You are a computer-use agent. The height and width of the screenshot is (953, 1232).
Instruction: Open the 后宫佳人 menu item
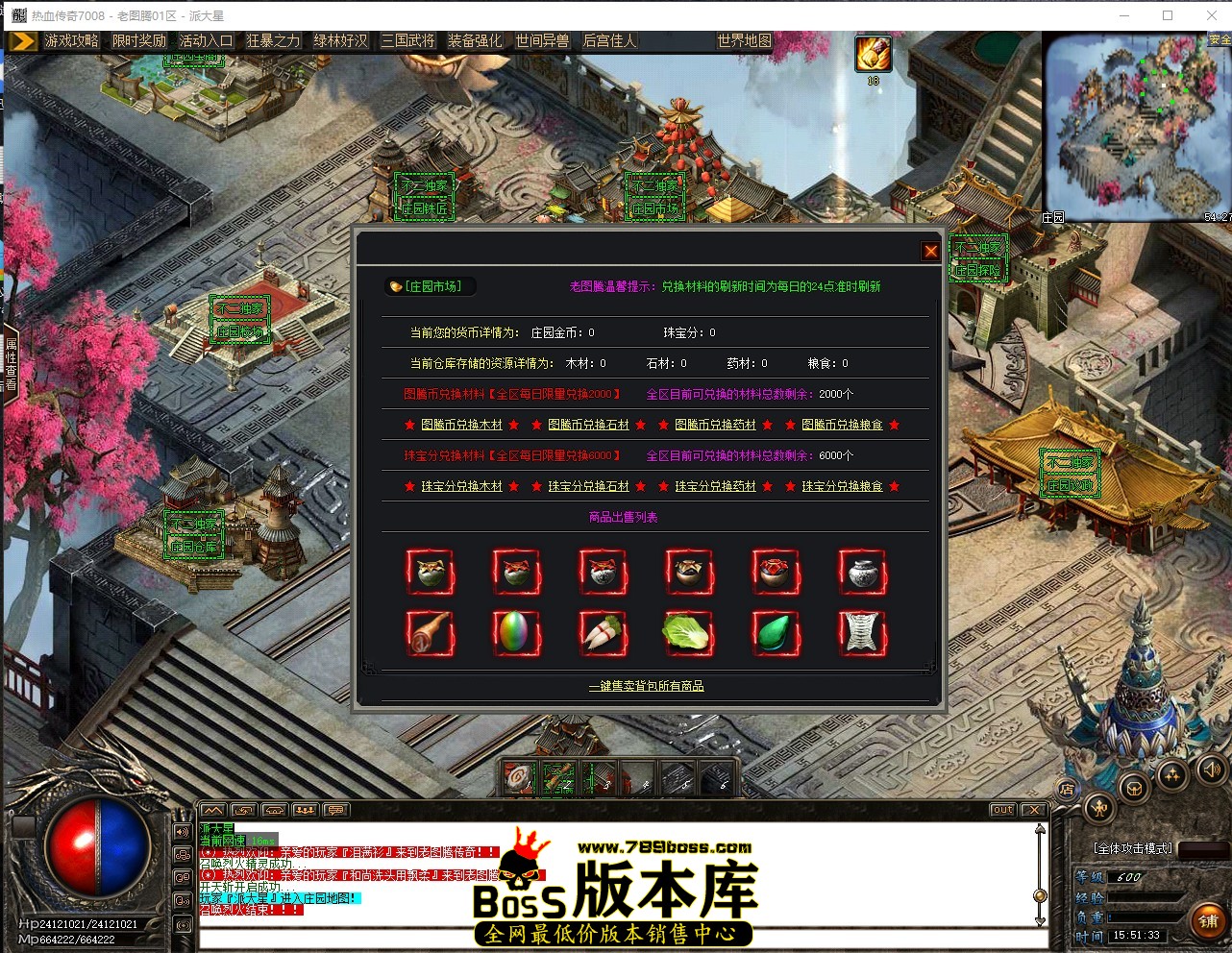pos(609,40)
